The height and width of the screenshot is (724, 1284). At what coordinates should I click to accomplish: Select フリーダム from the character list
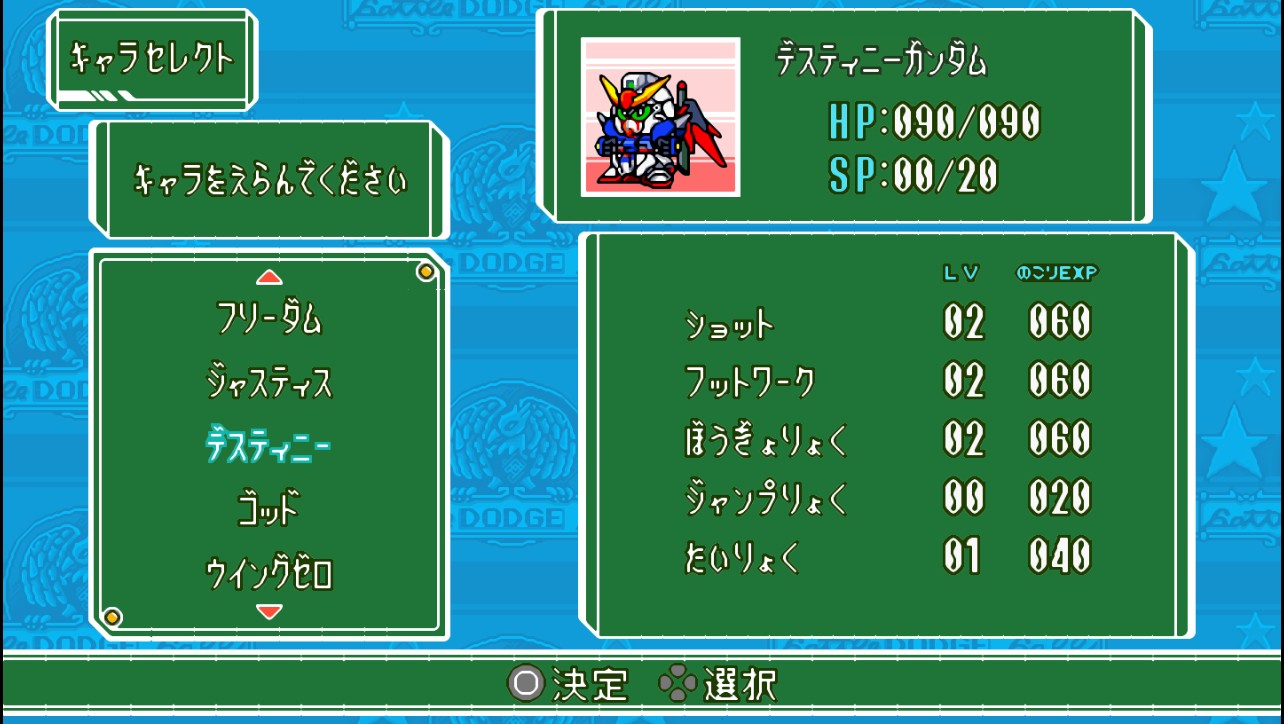pos(269,319)
